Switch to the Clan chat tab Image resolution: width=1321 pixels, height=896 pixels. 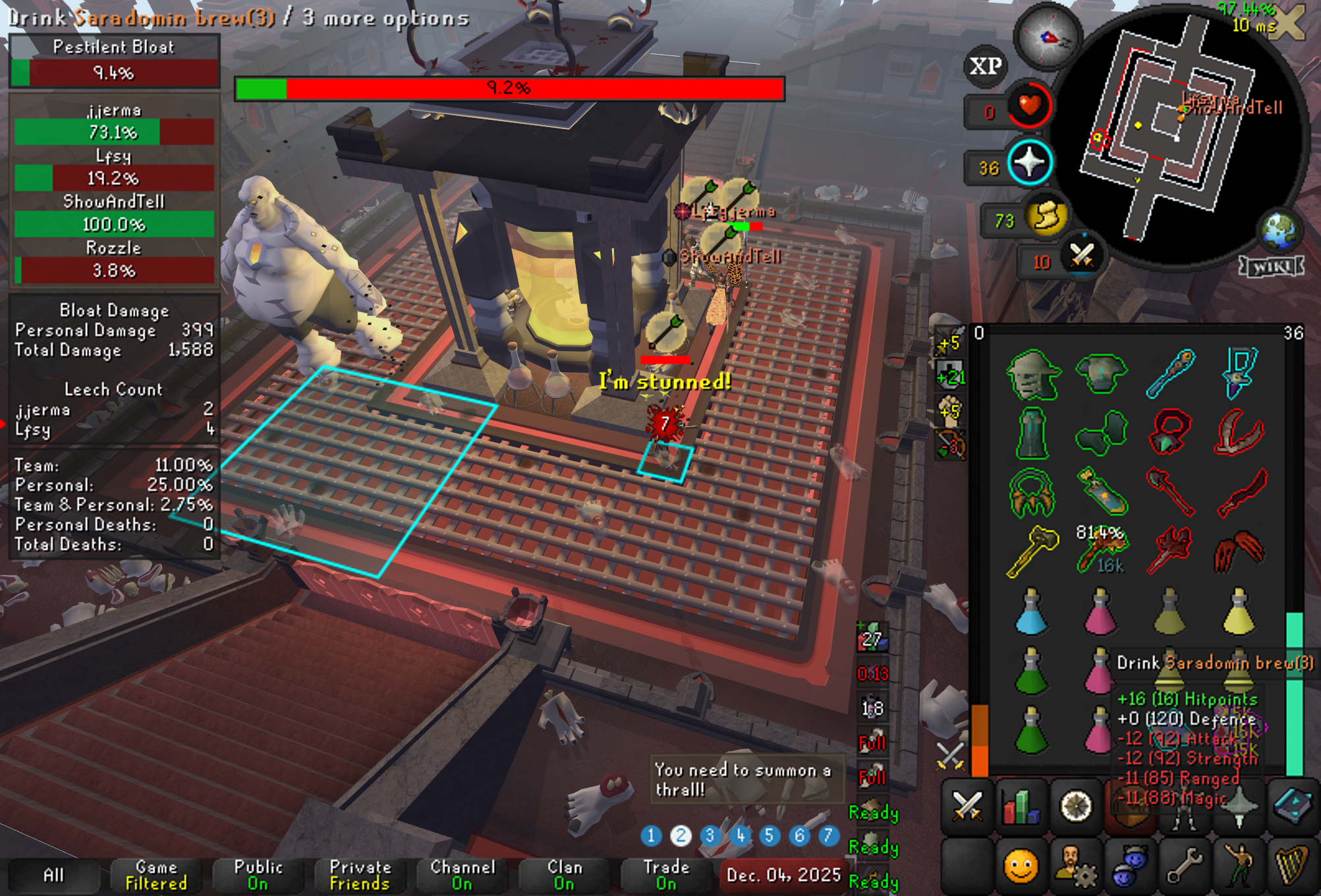(x=564, y=875)
